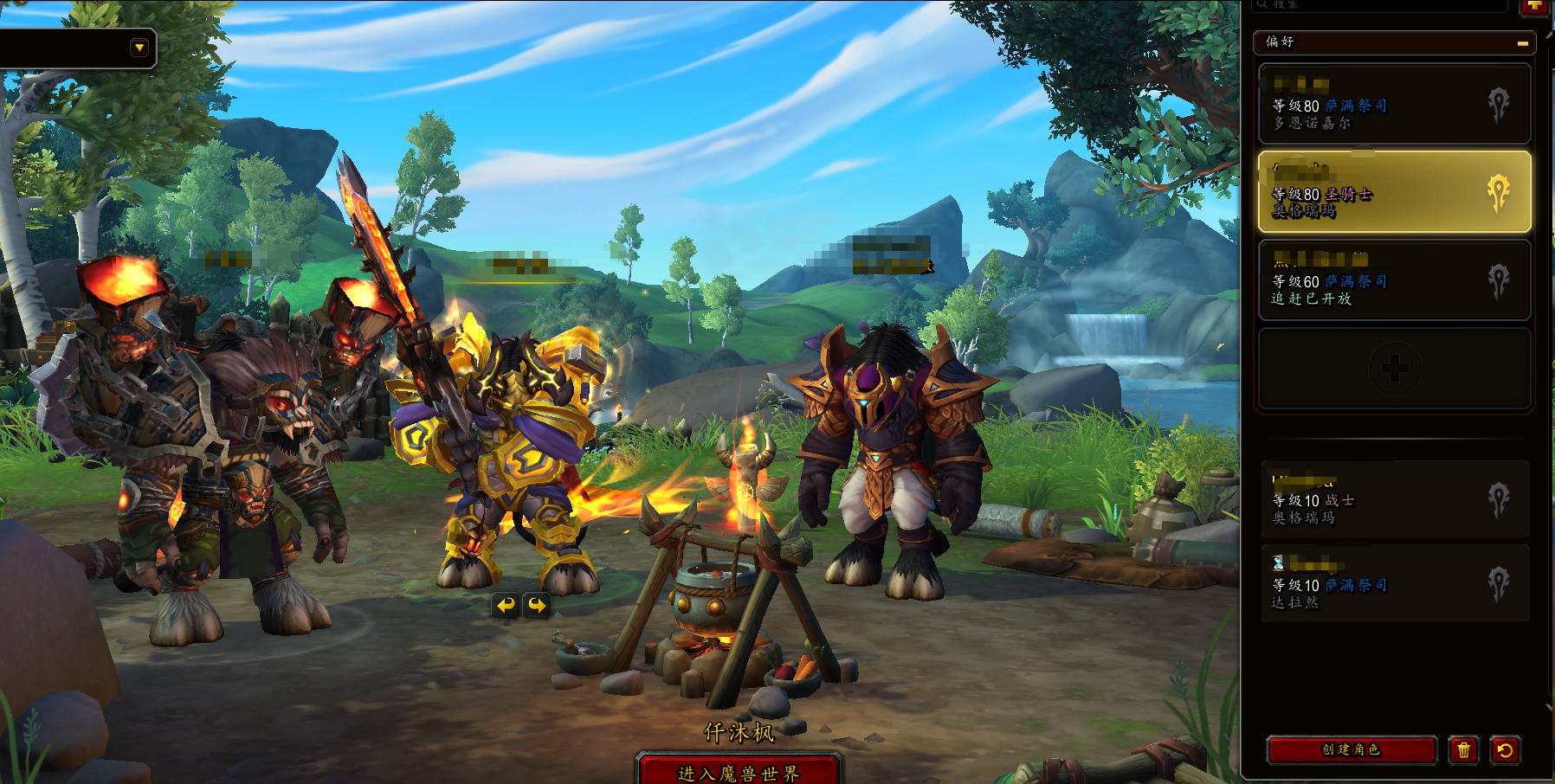Enter the game with 进入魔兽世界 button
Screen dimensions: 1555x784
pos(739,772)
